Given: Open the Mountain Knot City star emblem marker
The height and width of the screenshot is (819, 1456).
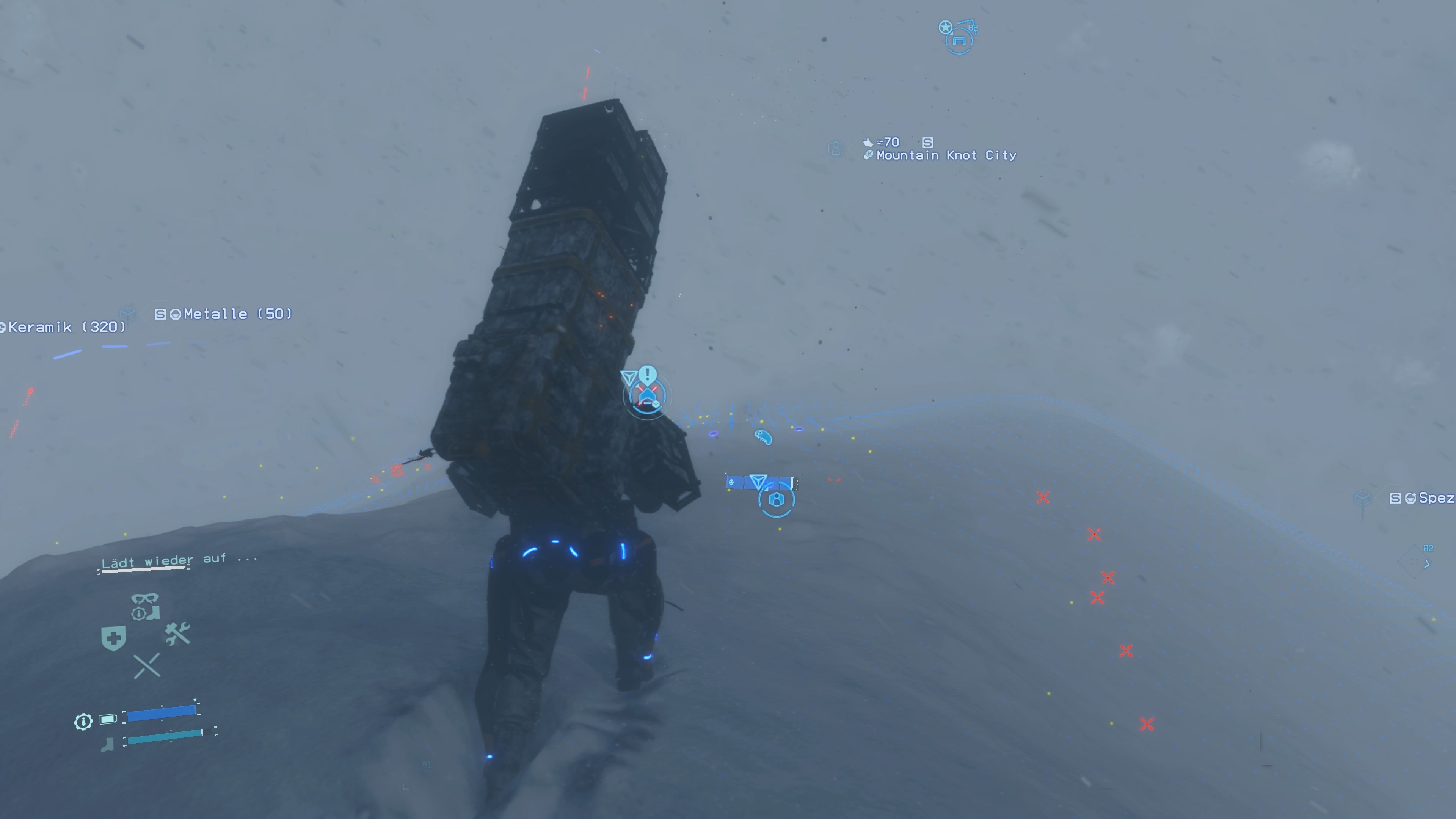Looking at the screenshot, I should 946,27.
